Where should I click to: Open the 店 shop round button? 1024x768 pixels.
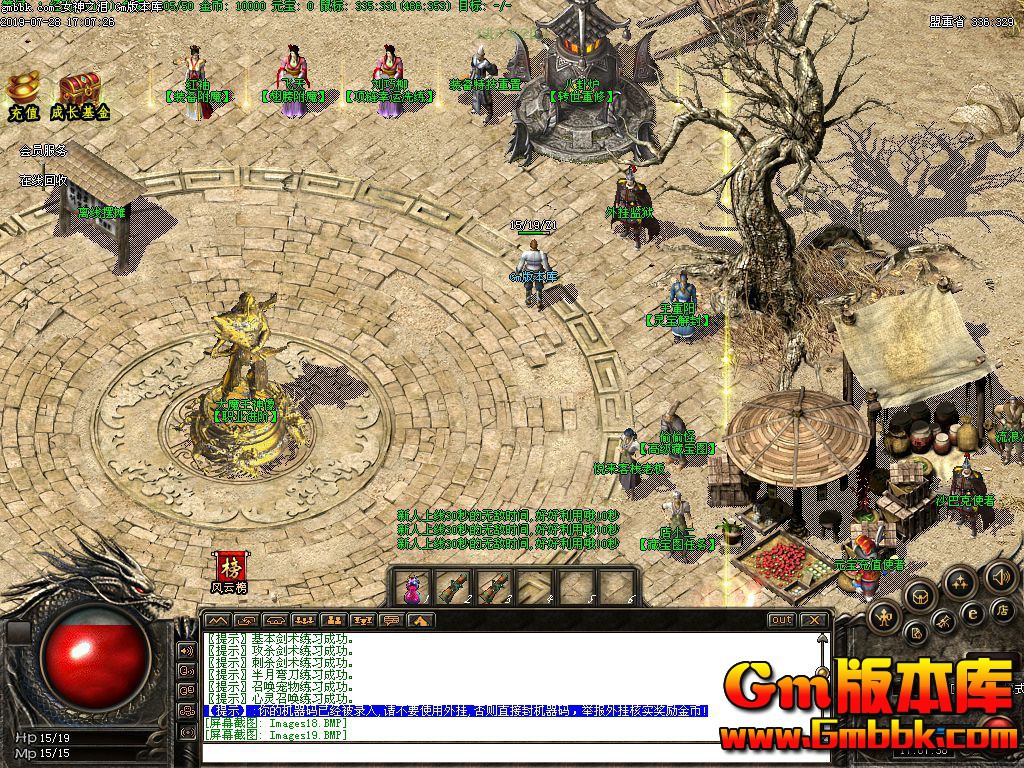point(1002,610)
